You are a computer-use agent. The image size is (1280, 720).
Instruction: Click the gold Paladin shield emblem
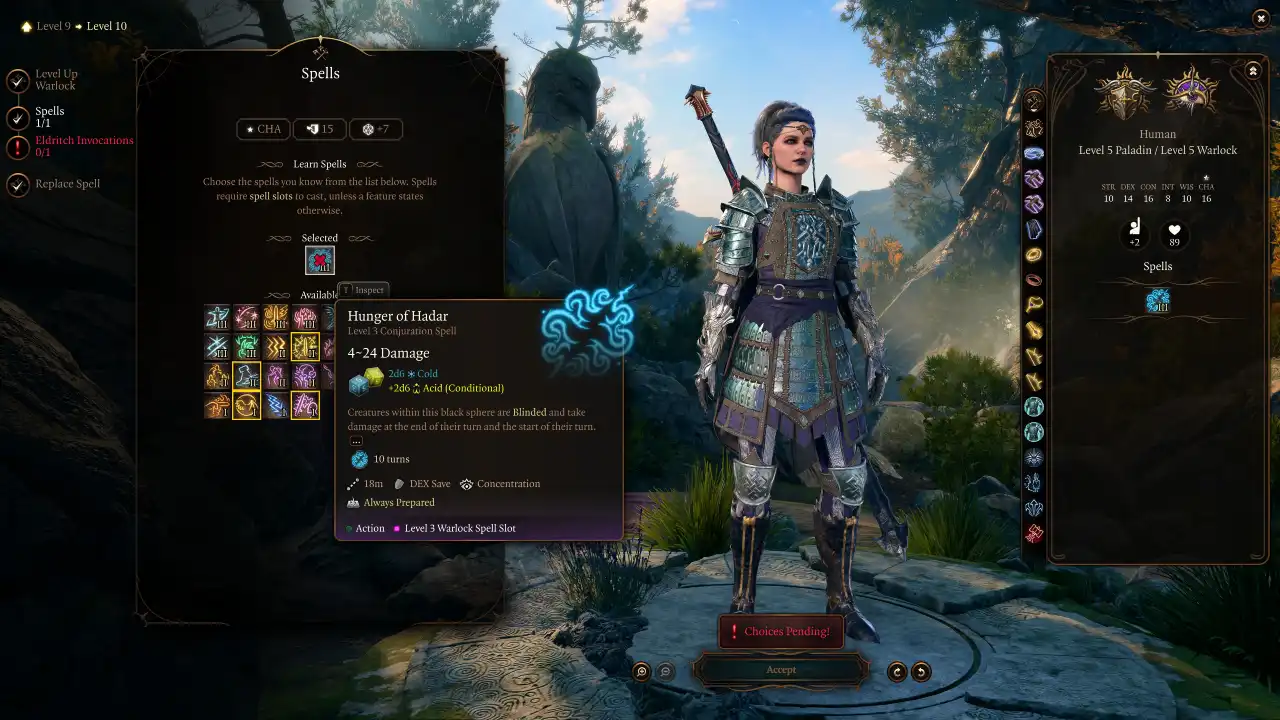click(1125, 90)
